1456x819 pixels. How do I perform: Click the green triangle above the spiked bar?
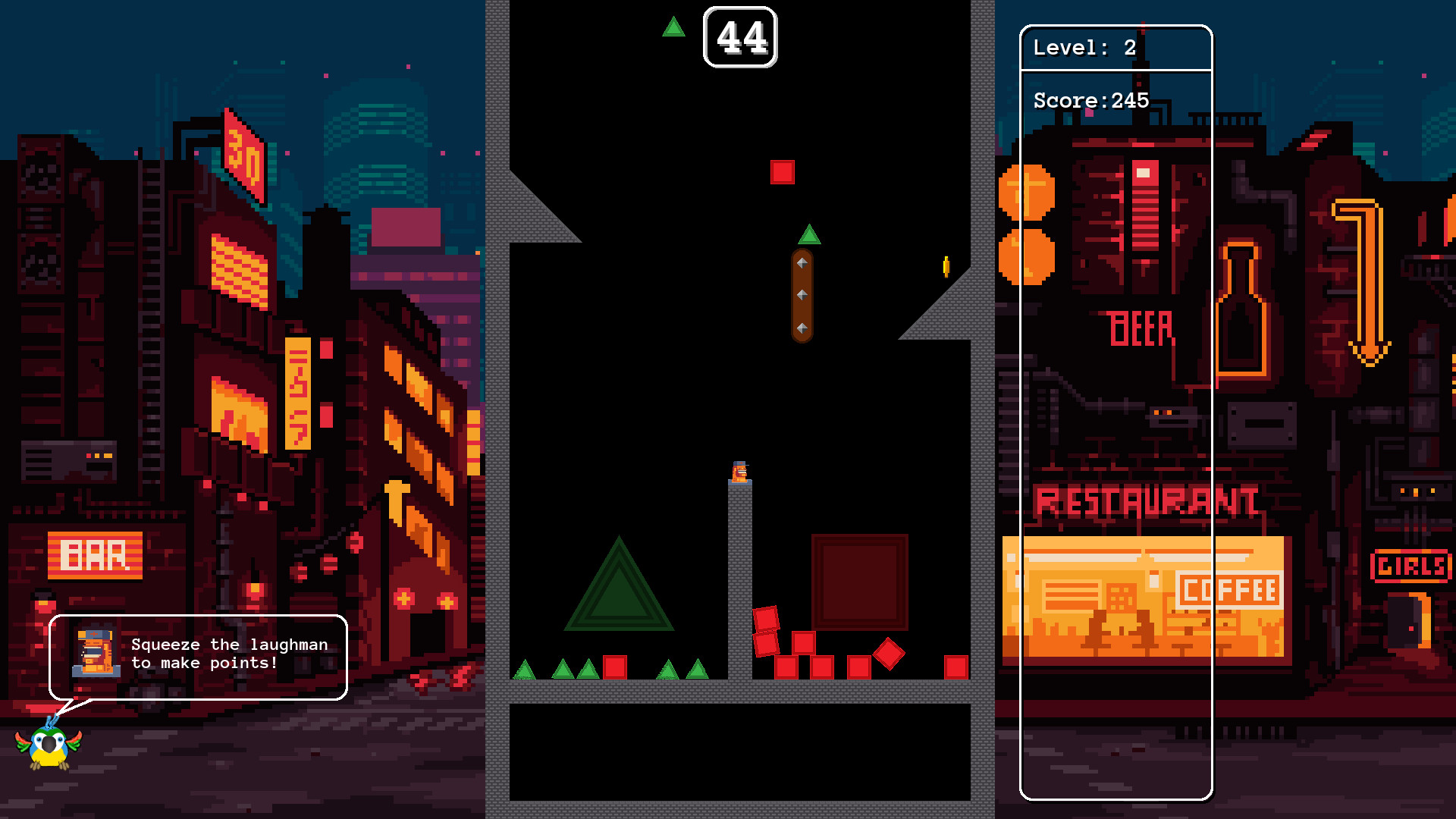809,235
